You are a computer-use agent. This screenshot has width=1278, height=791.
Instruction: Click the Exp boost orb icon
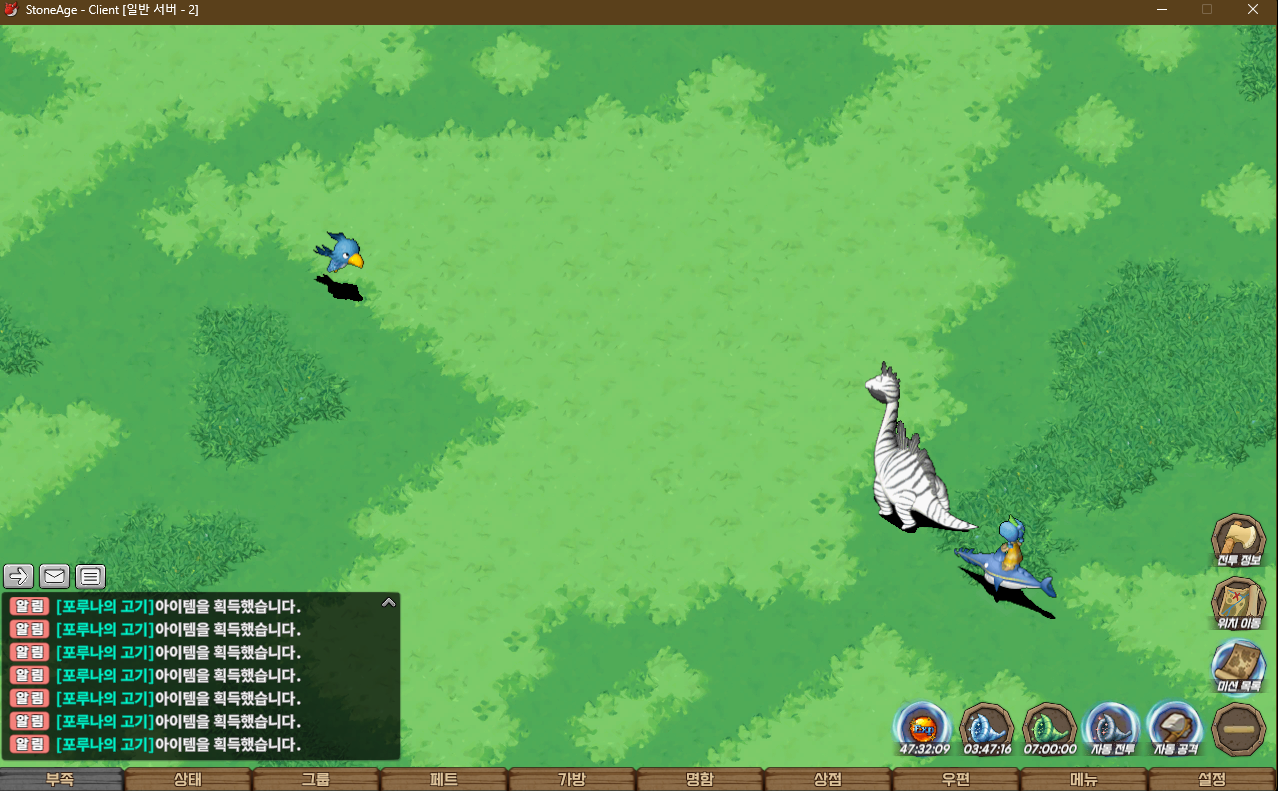tap(922, 728)
